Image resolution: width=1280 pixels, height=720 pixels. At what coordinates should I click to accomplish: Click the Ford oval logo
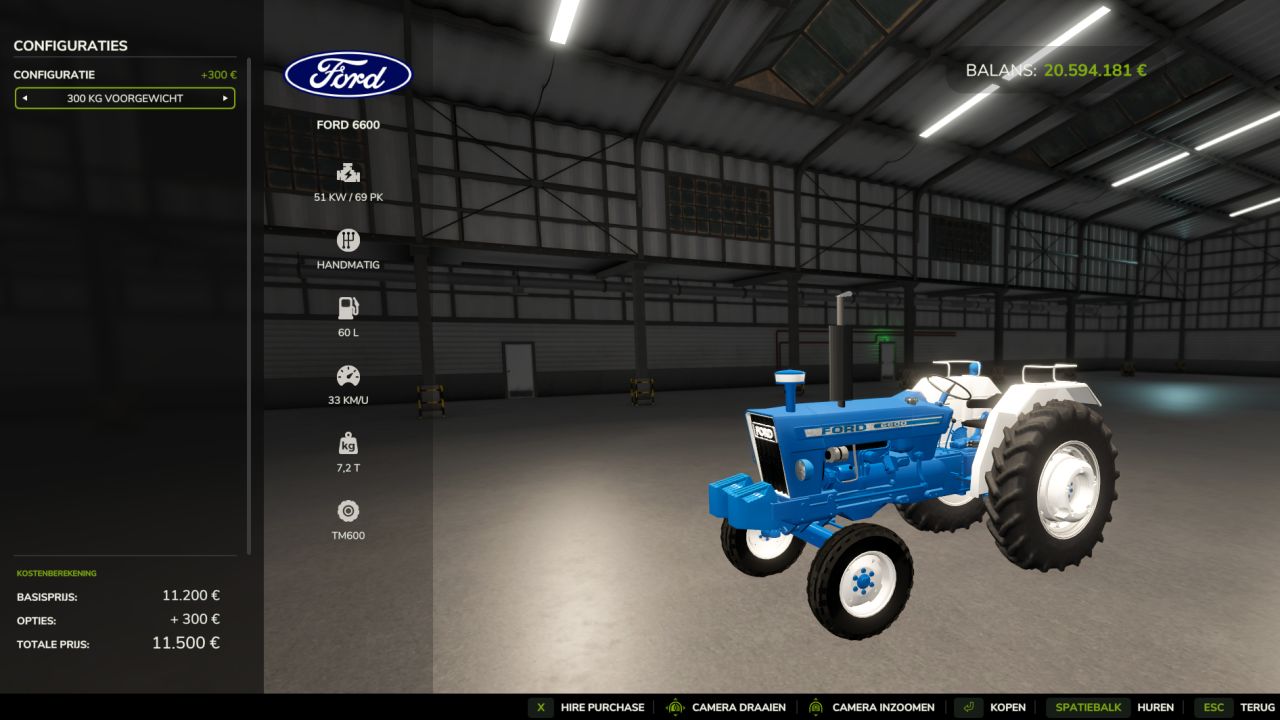pos(347,73)
